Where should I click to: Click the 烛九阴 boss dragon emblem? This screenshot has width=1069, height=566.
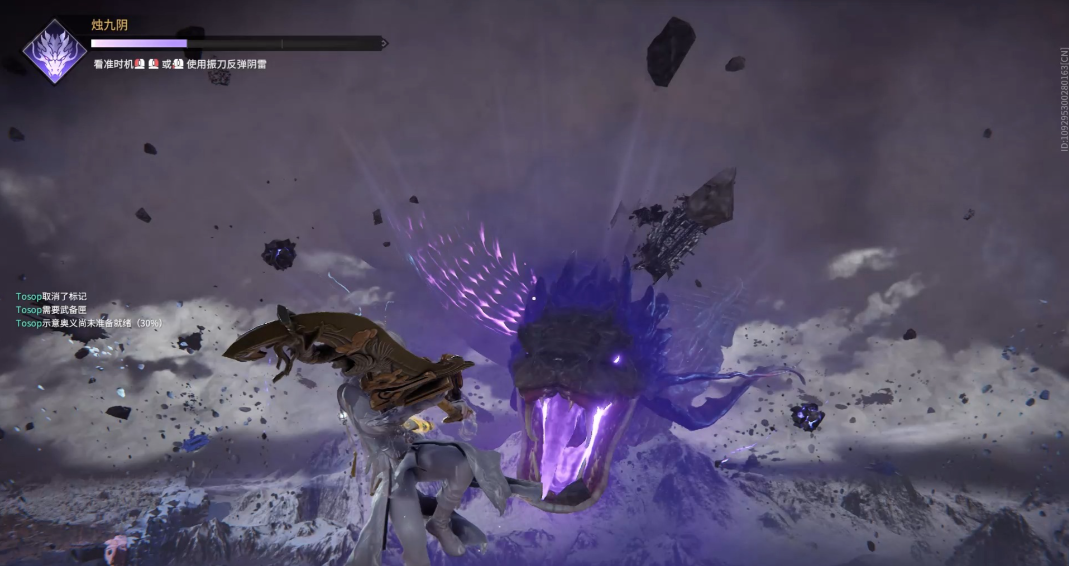click(x=54, y=52)
